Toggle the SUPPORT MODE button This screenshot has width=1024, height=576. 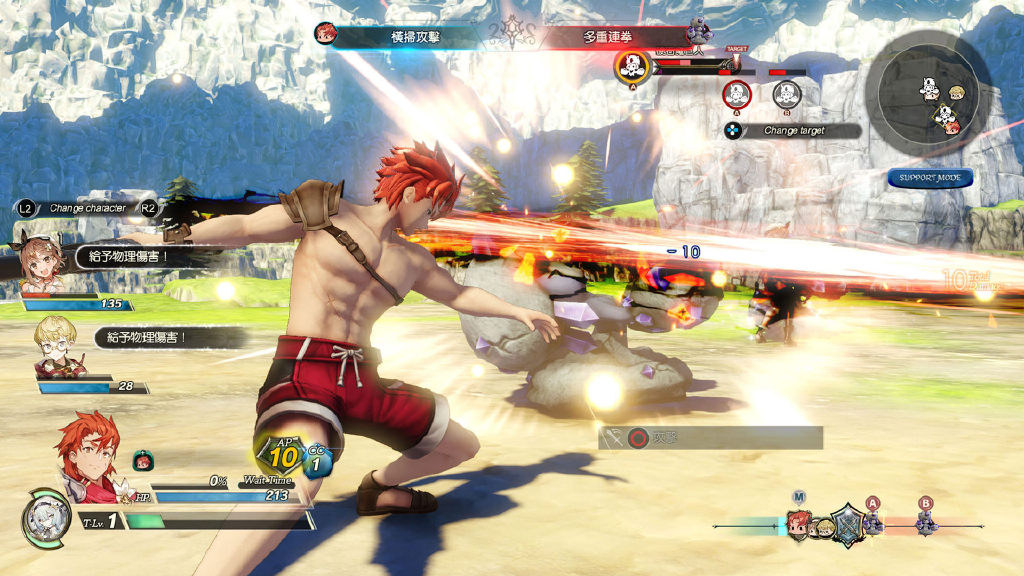point(929,178)
